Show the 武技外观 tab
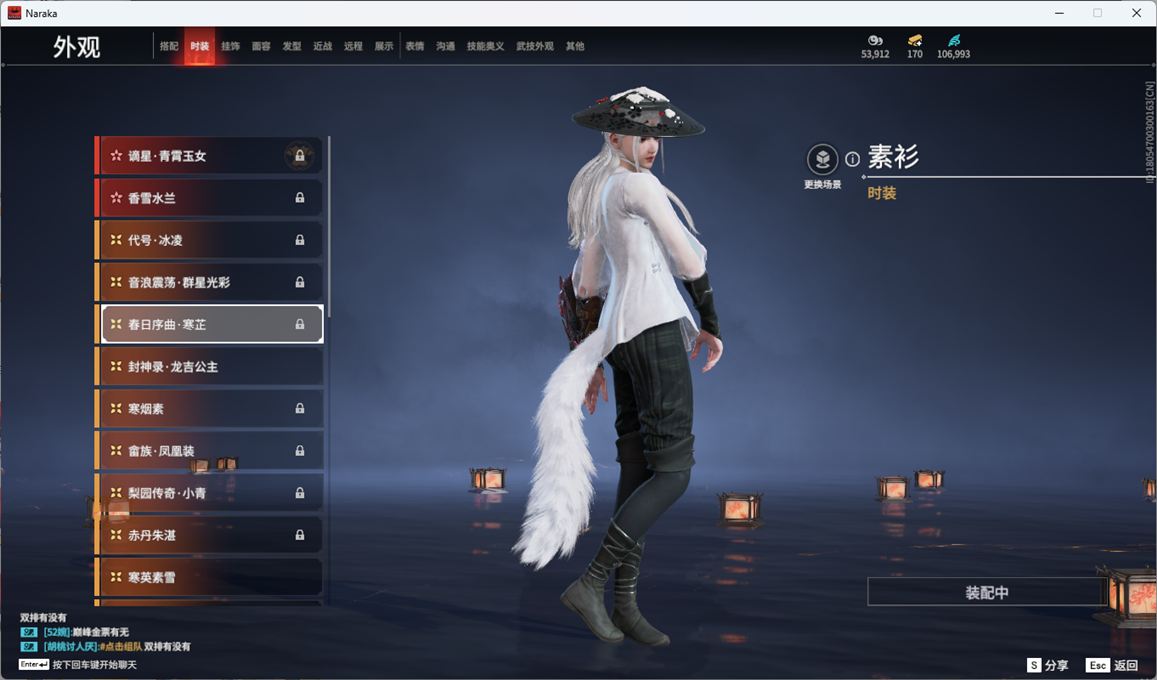Screen dimensions: 1157x680 coord(535,46)
